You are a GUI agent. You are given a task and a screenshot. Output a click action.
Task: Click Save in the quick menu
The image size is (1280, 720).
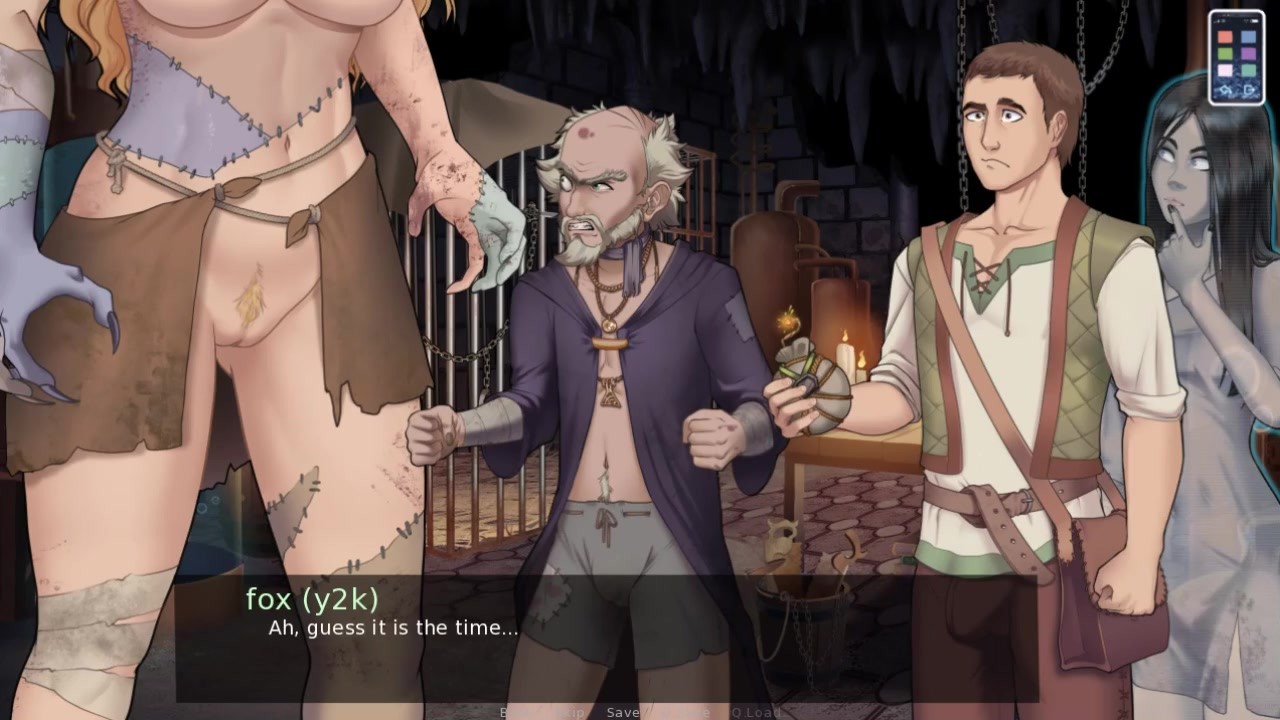[623, 712]
